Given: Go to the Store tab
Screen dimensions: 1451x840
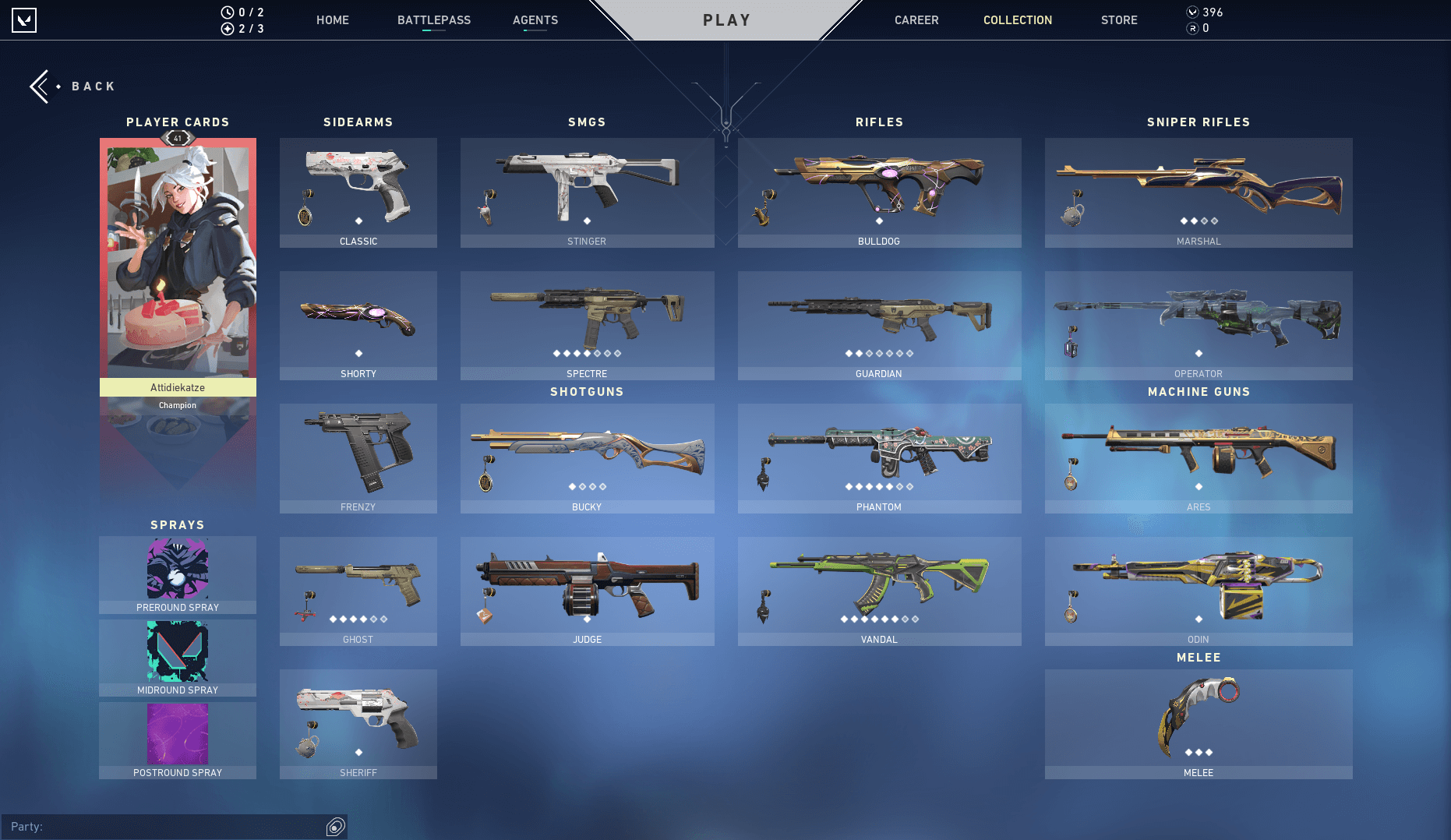Looking at the screenshot, I should tap(1119, 20).
